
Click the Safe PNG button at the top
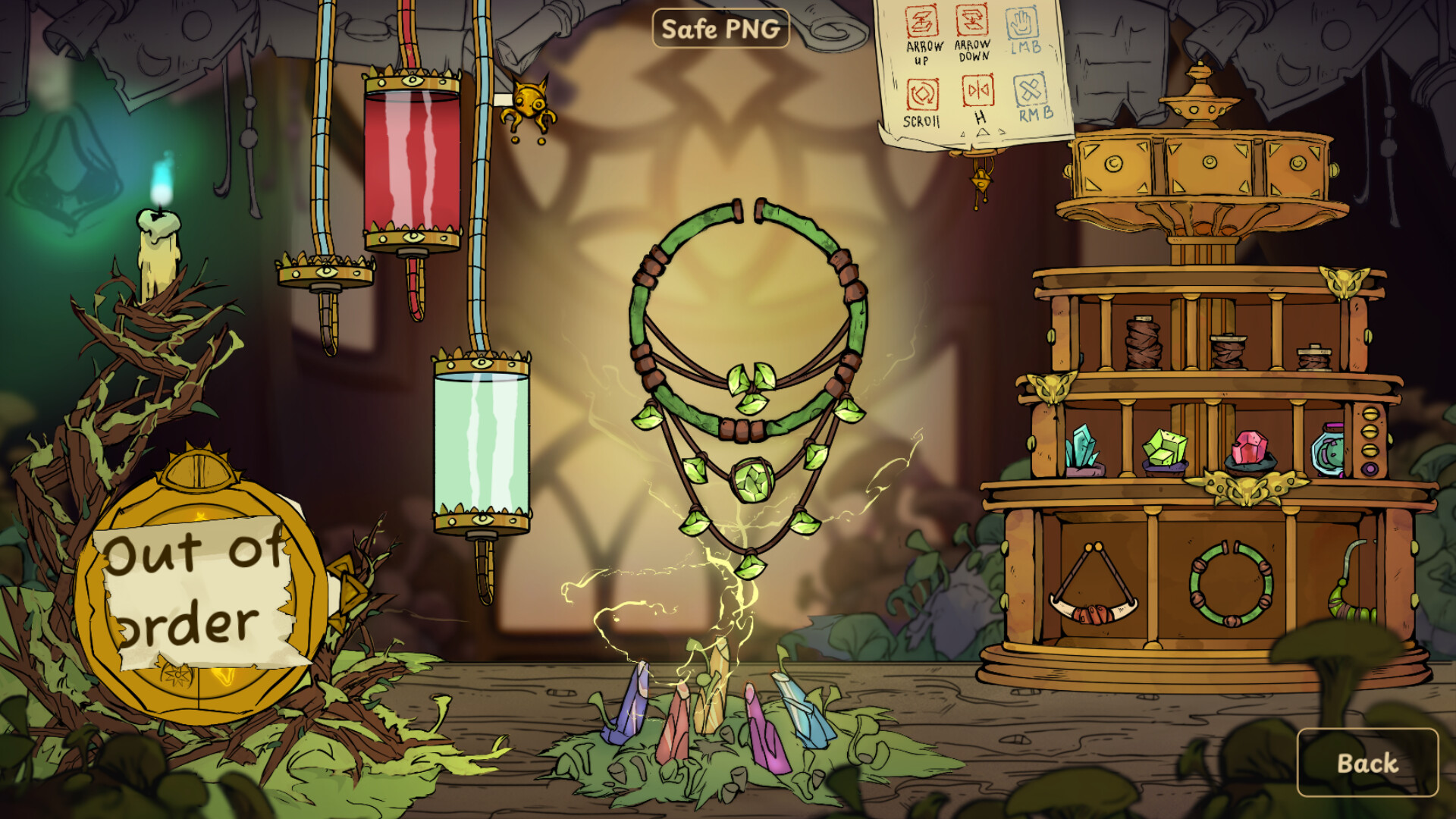pos(723,30)
